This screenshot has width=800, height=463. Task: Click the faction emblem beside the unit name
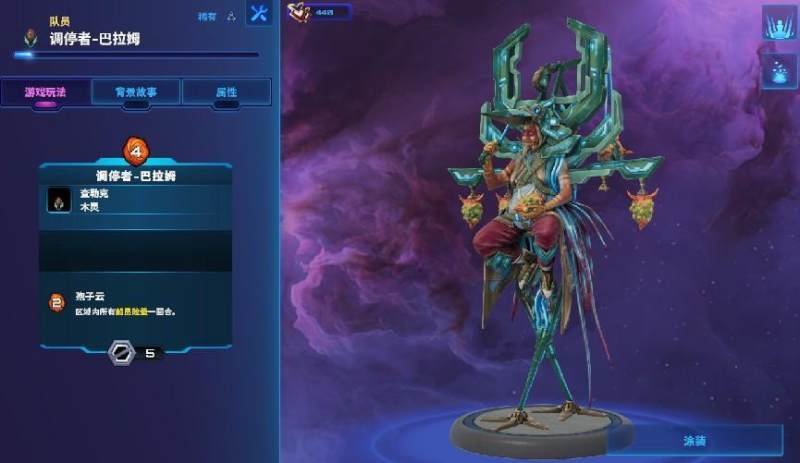click(33, 39)
